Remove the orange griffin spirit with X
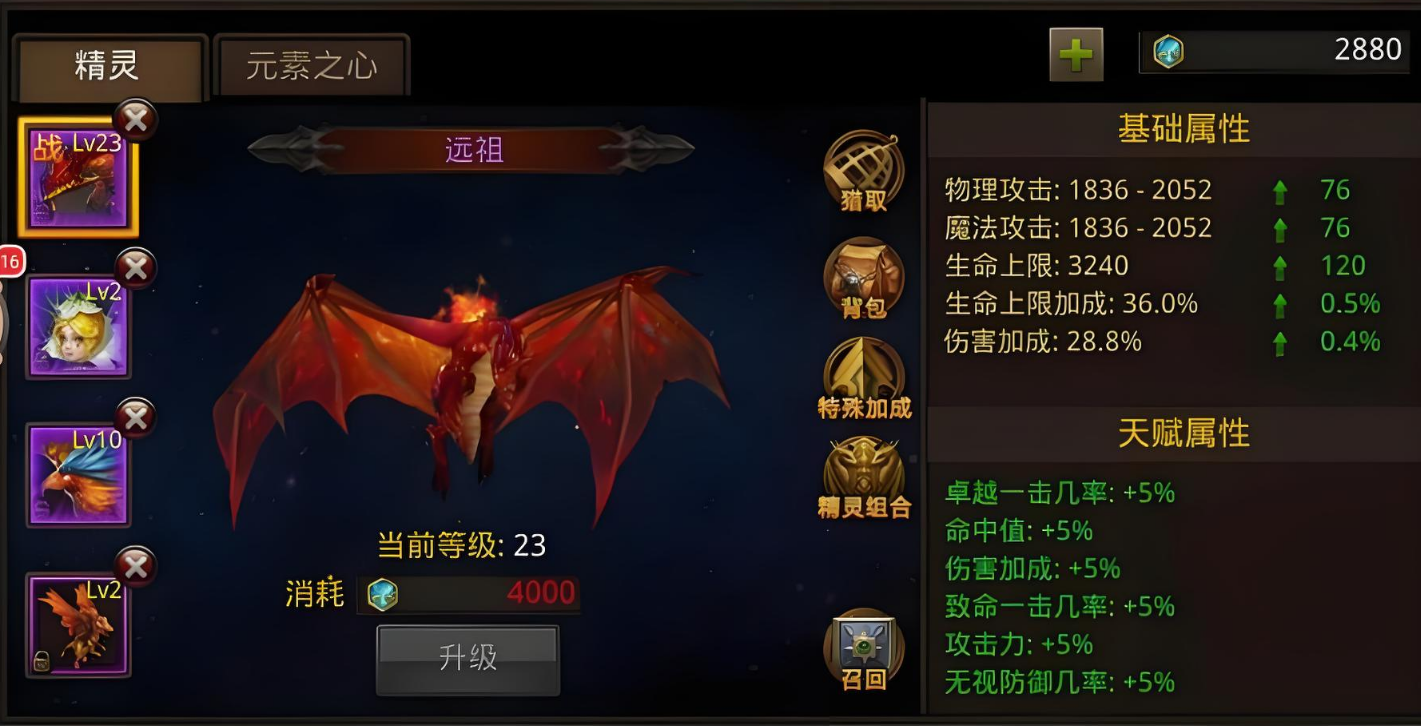 136,567
